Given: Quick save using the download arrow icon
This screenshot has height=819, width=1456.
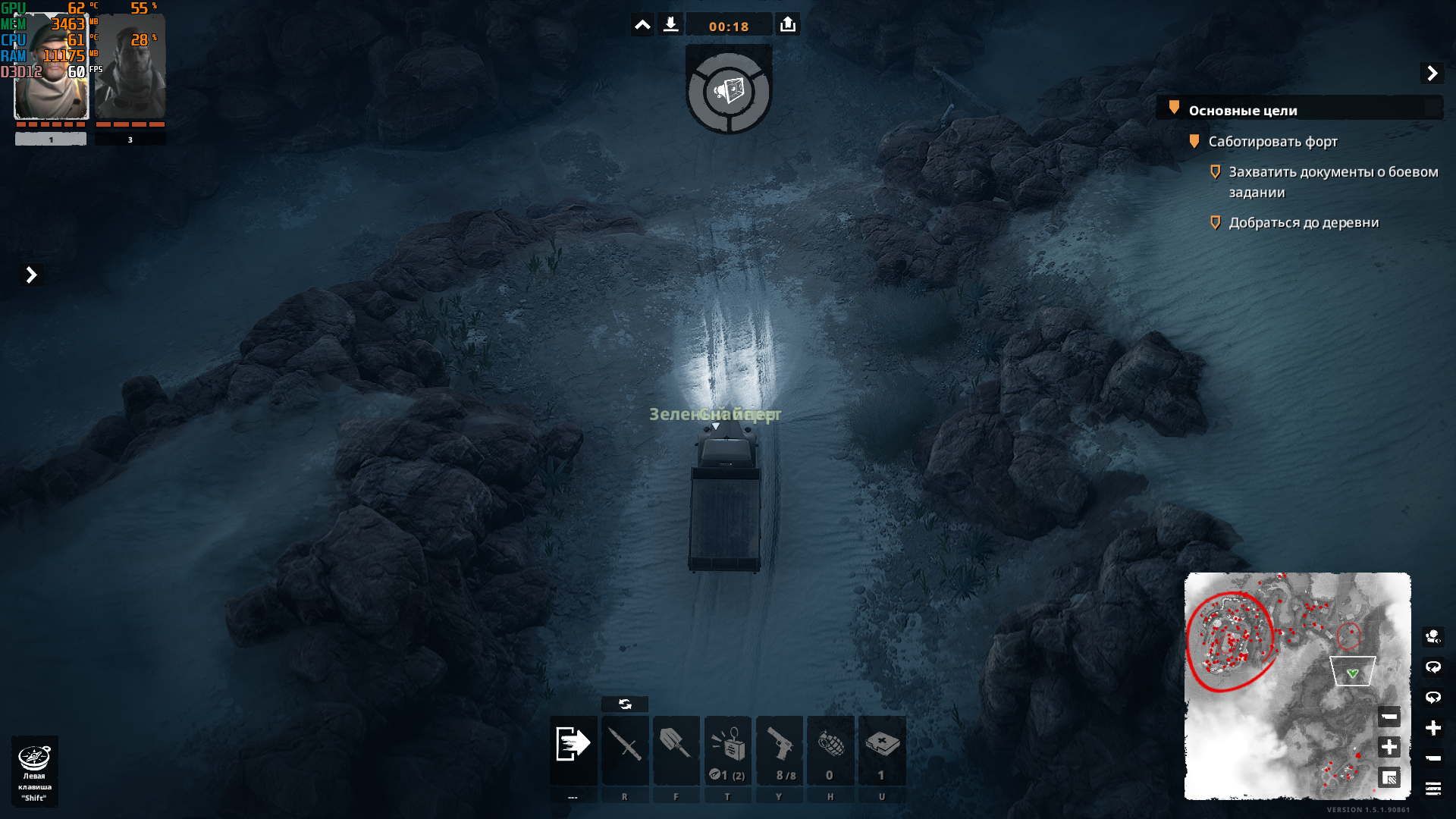Looking at the screenshot, I should [670, 25].
